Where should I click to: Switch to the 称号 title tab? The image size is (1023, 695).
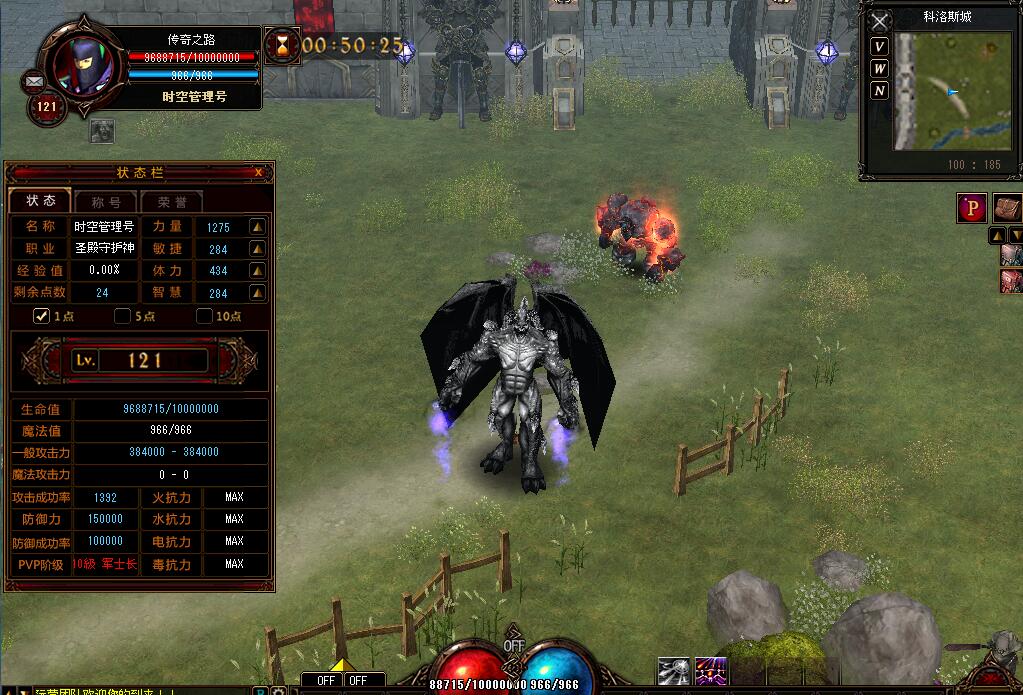point(105,201)
